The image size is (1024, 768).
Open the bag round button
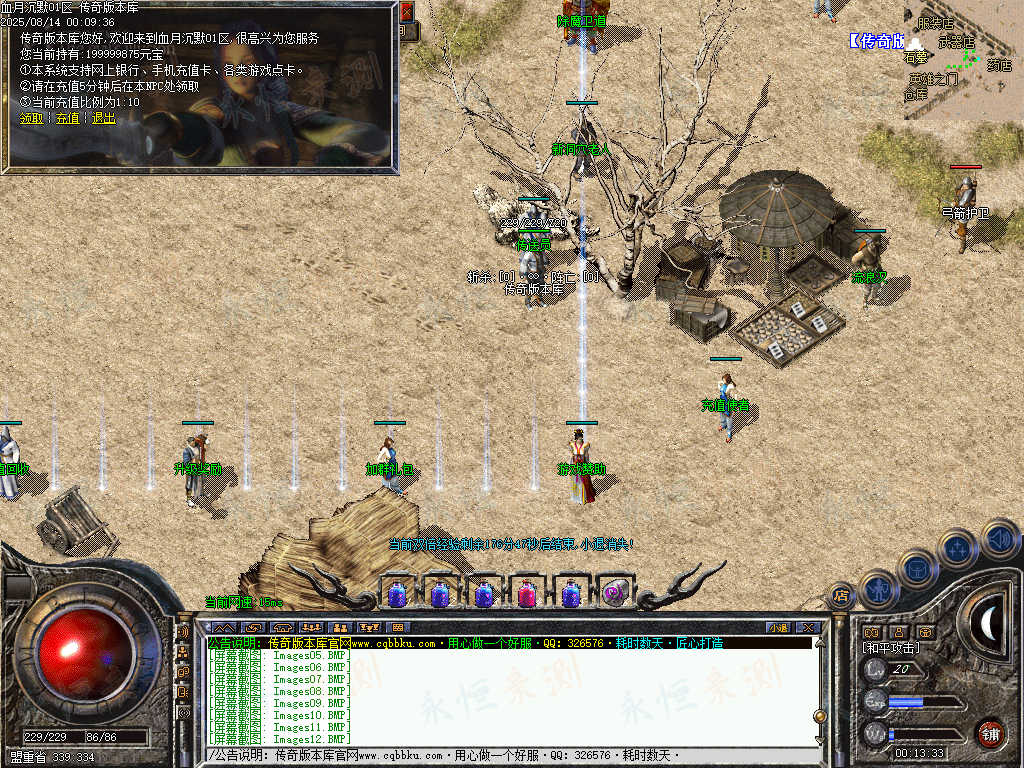click(918, 570)
